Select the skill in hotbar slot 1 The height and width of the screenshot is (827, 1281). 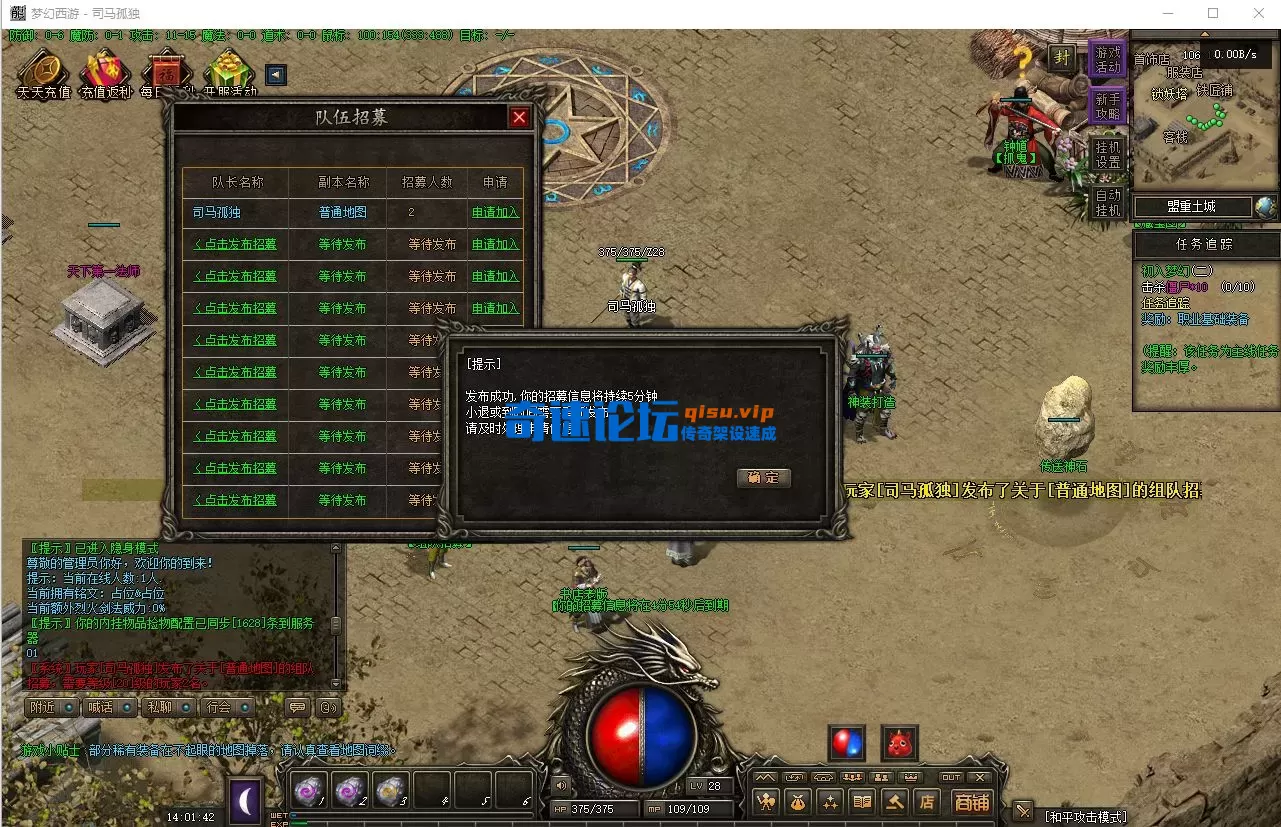(x=310, y=793)
